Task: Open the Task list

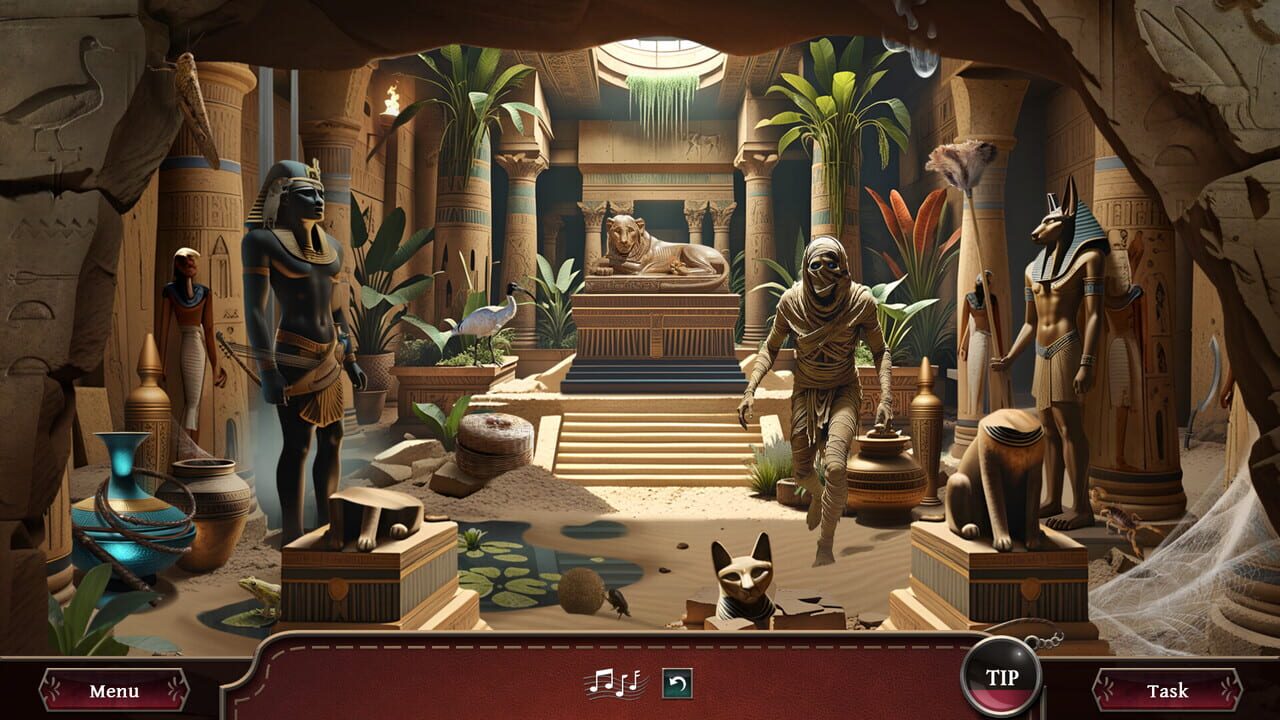Action: [x=1168, y=690]
